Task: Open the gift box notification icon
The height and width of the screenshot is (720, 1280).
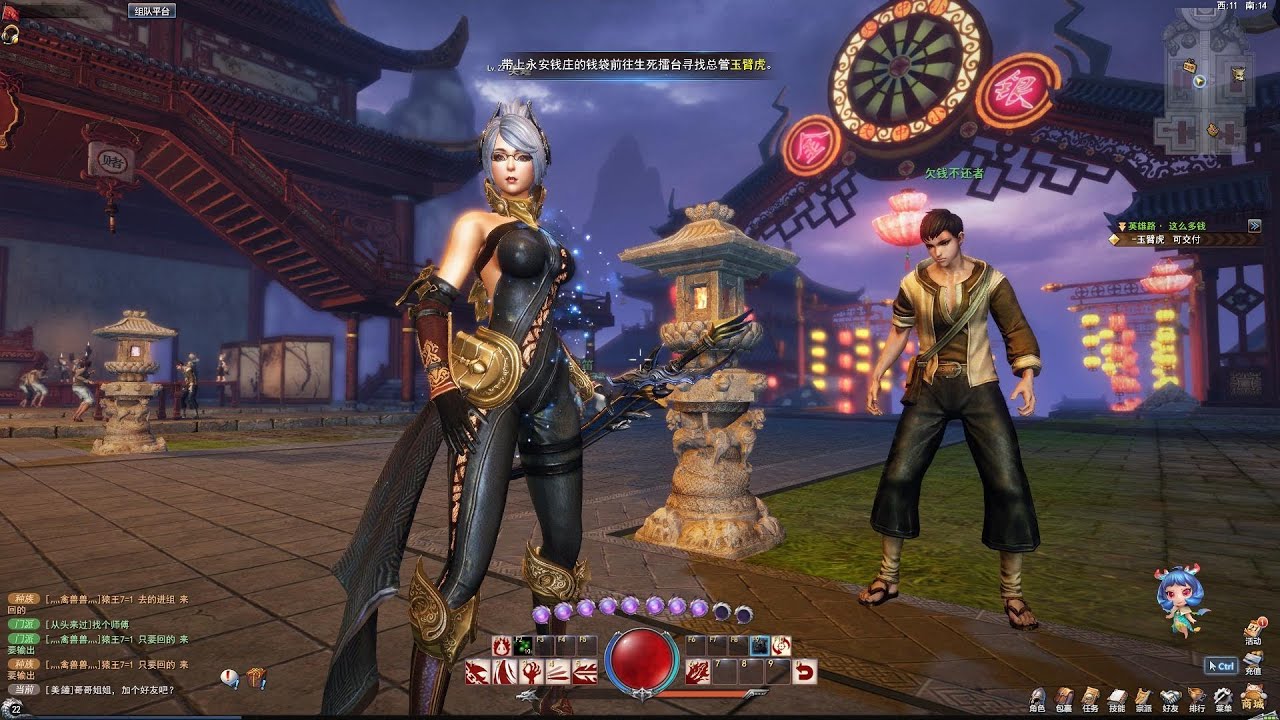Action: [x=257, y=679]
